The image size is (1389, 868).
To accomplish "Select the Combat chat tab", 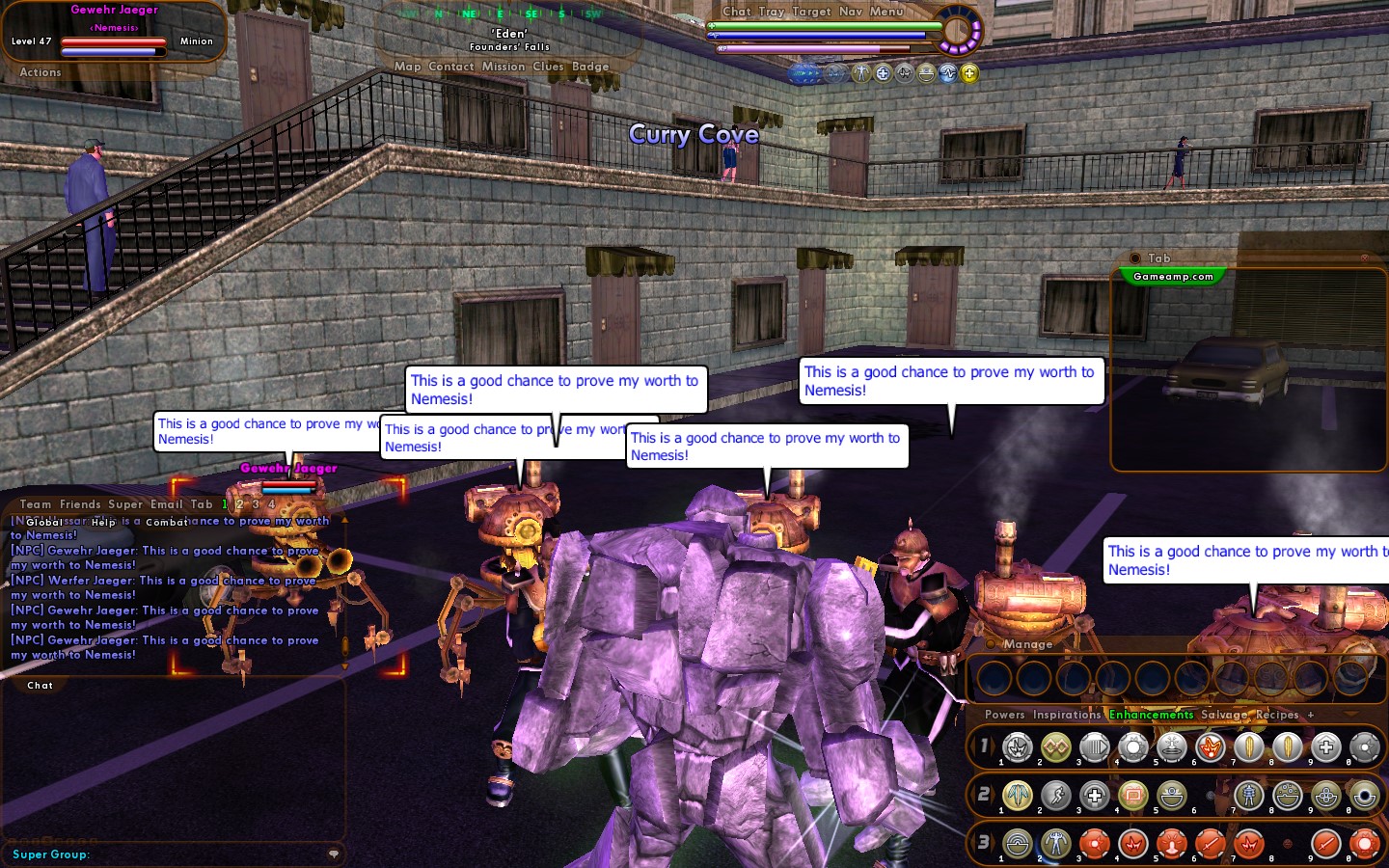I will click(167, 522).
